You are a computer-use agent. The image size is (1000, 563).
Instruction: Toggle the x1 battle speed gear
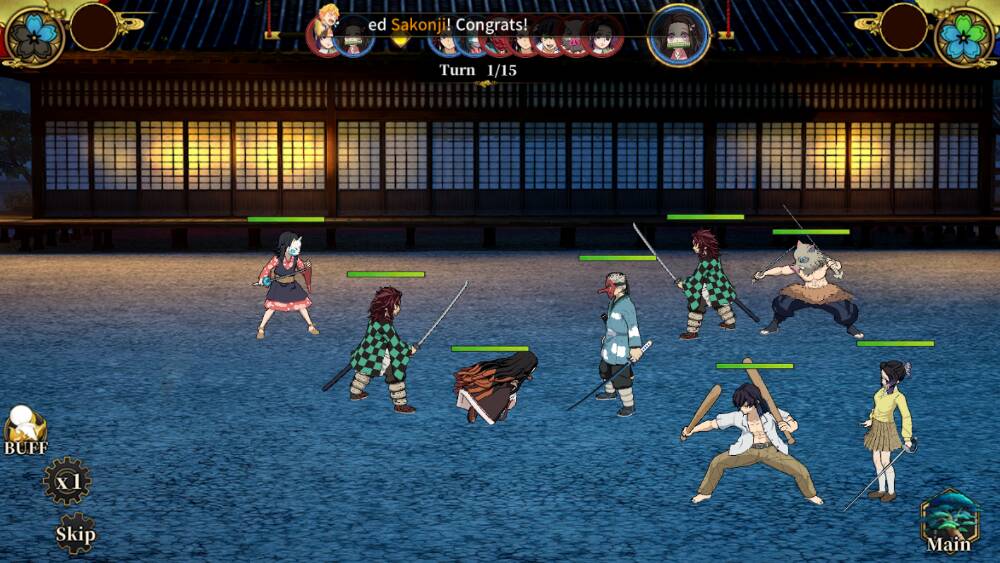point(67,482)
